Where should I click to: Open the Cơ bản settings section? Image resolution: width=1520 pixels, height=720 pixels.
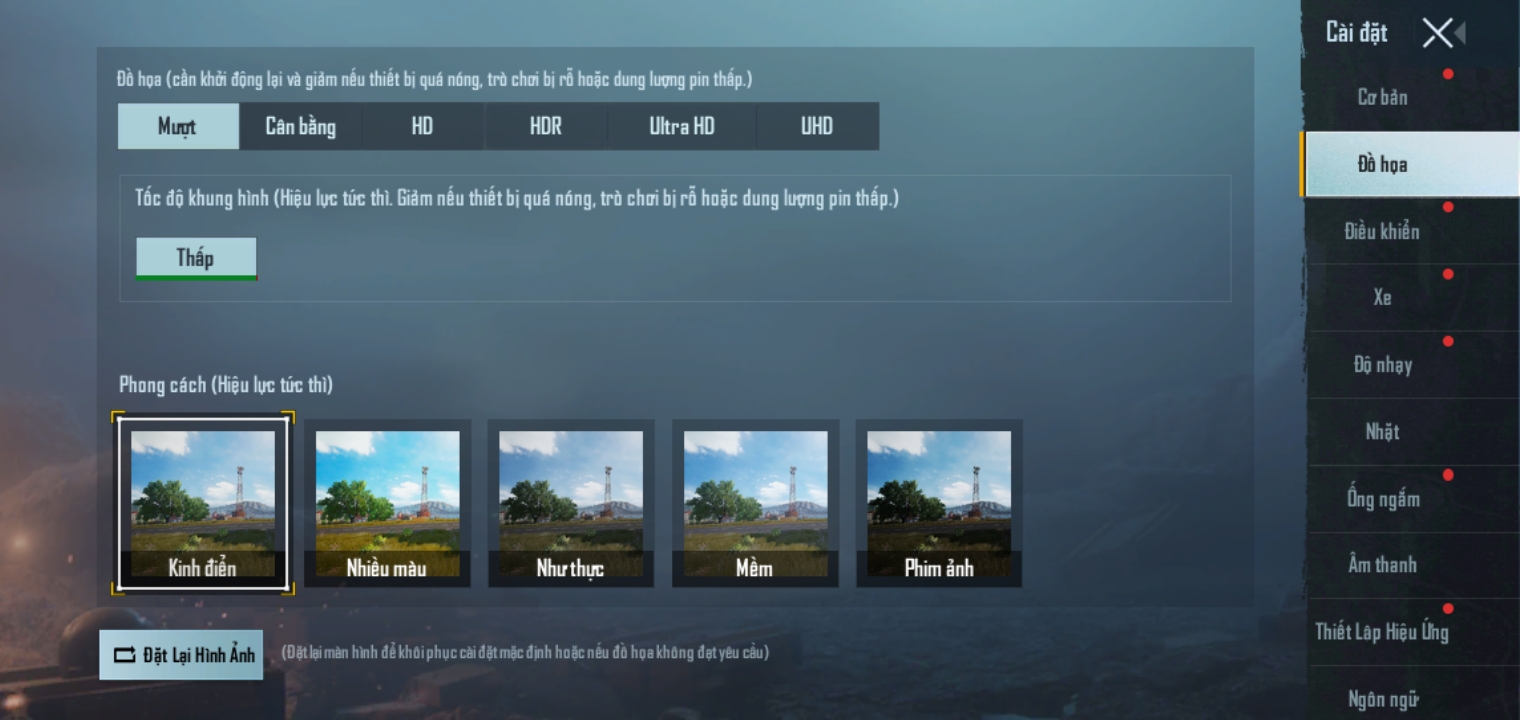(x=1383, y=97)
